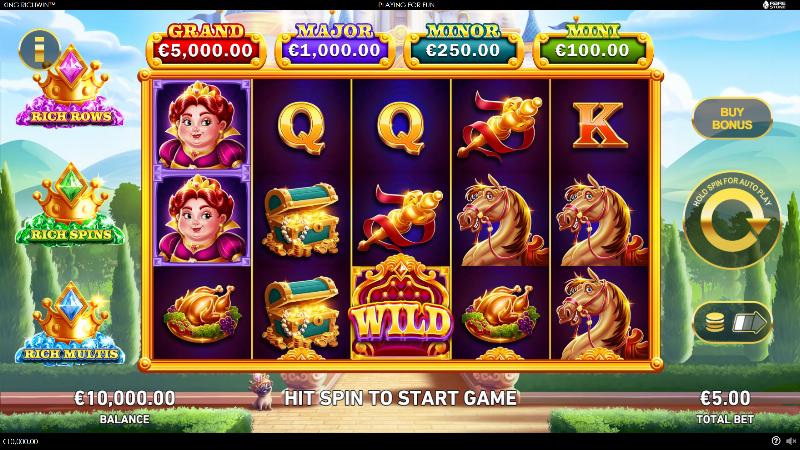Image resolution: width=800 pixels, height=450 pixels.
Task: Open the help question mark icon
Action: tap(776, 440)
